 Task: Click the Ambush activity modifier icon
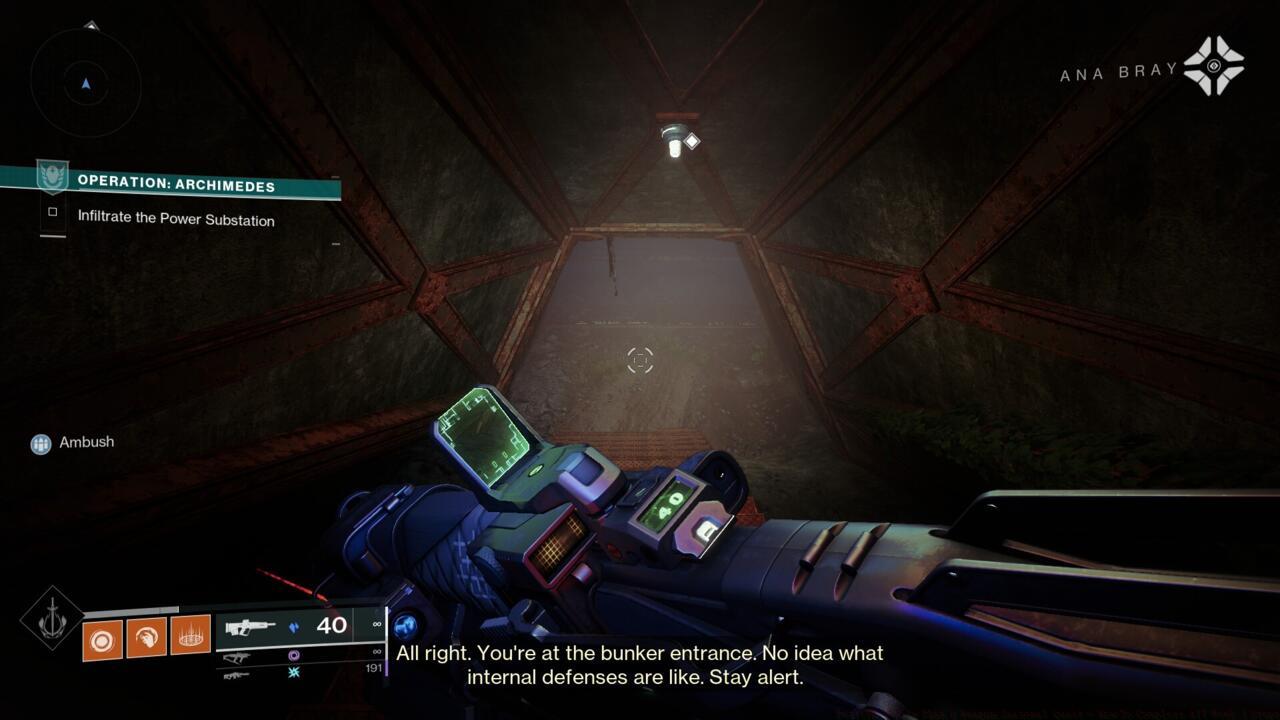pyautogui.click(x=40, y=442)
